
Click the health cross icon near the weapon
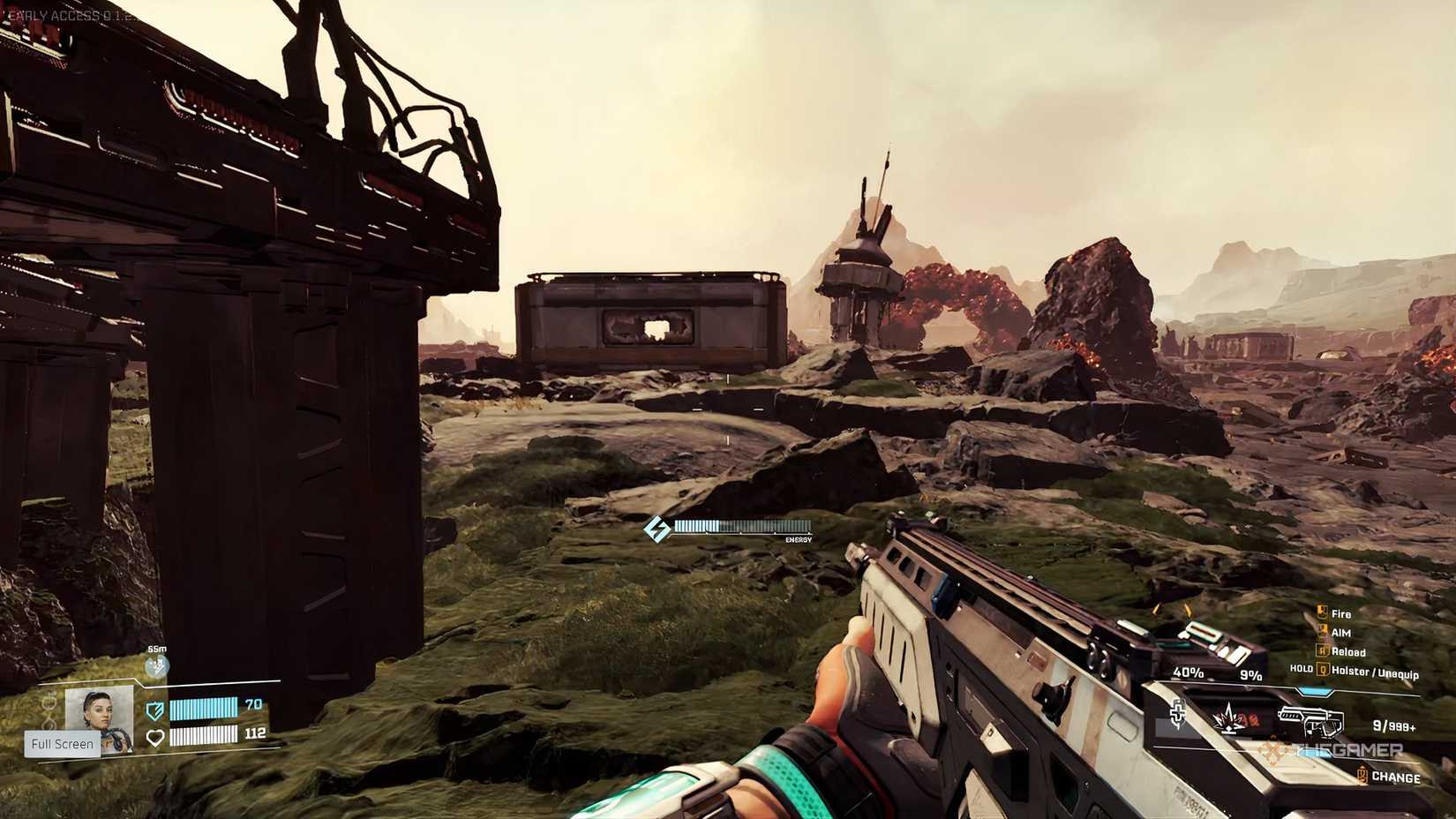1178,713
